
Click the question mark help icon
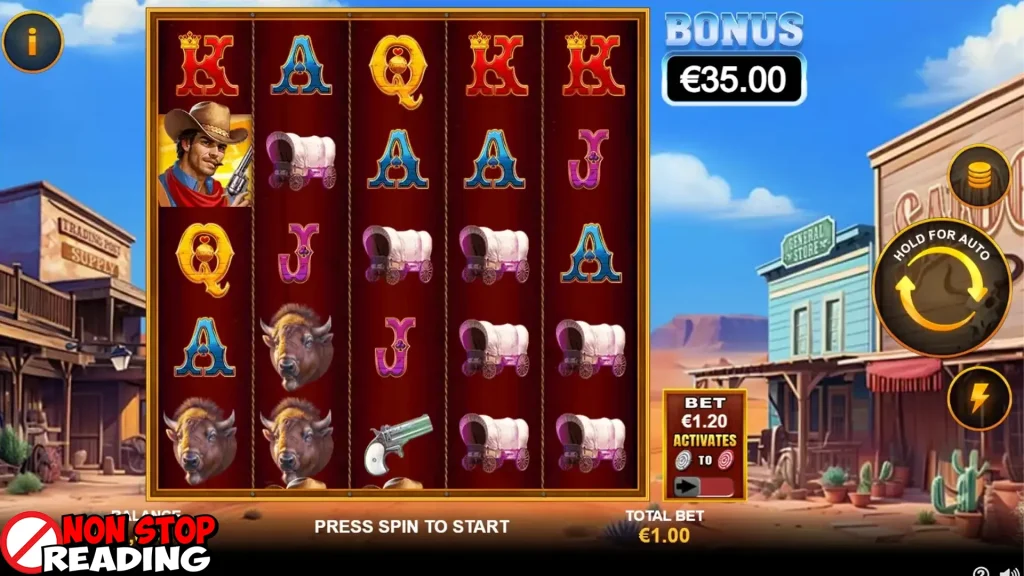point(981,573)
